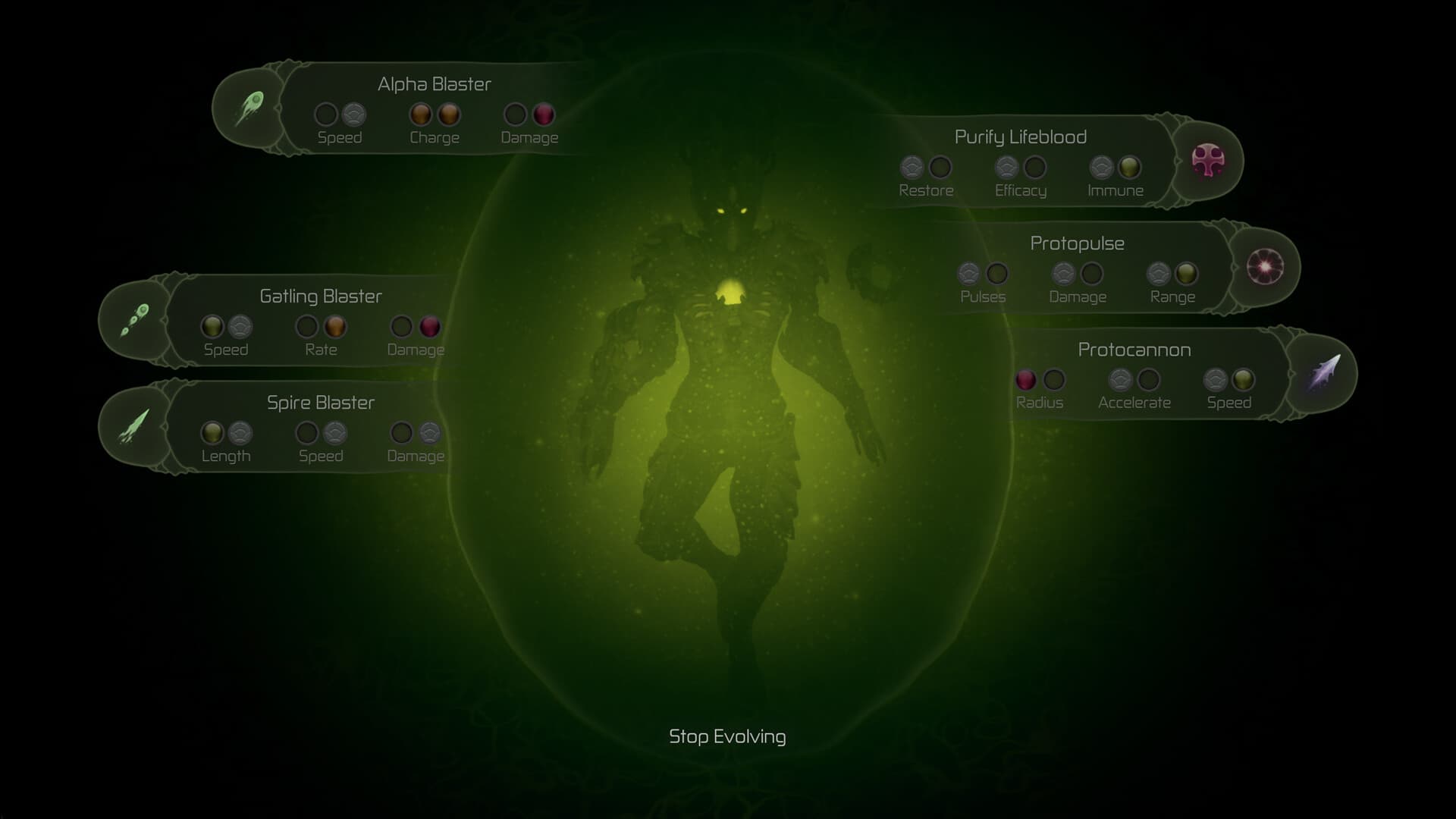This screenshot has height=819, width=1456.
Task: Click the Stop Evolving button
Action: [727, 736]
